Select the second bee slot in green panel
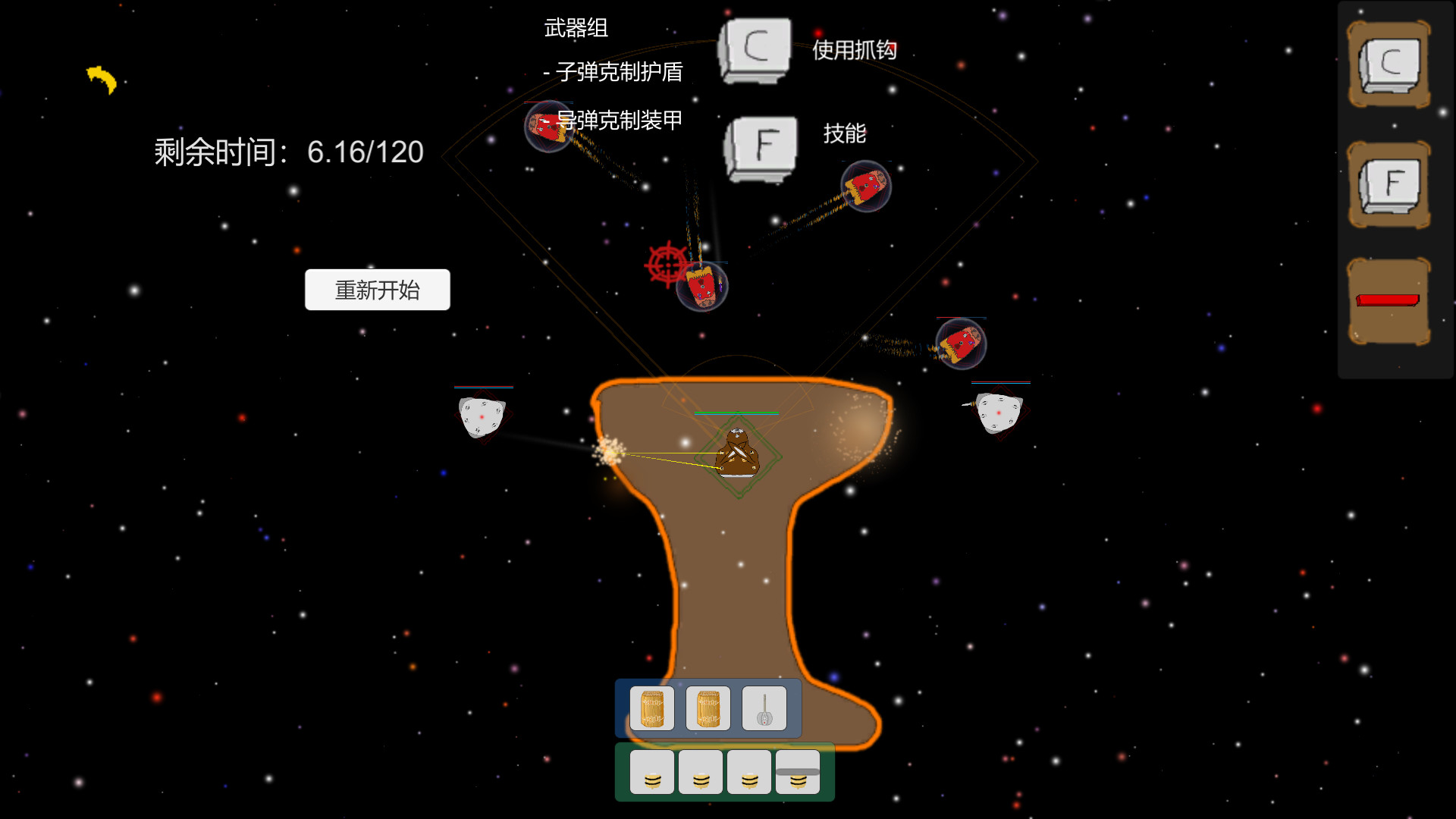 click(x=701, y=771)
